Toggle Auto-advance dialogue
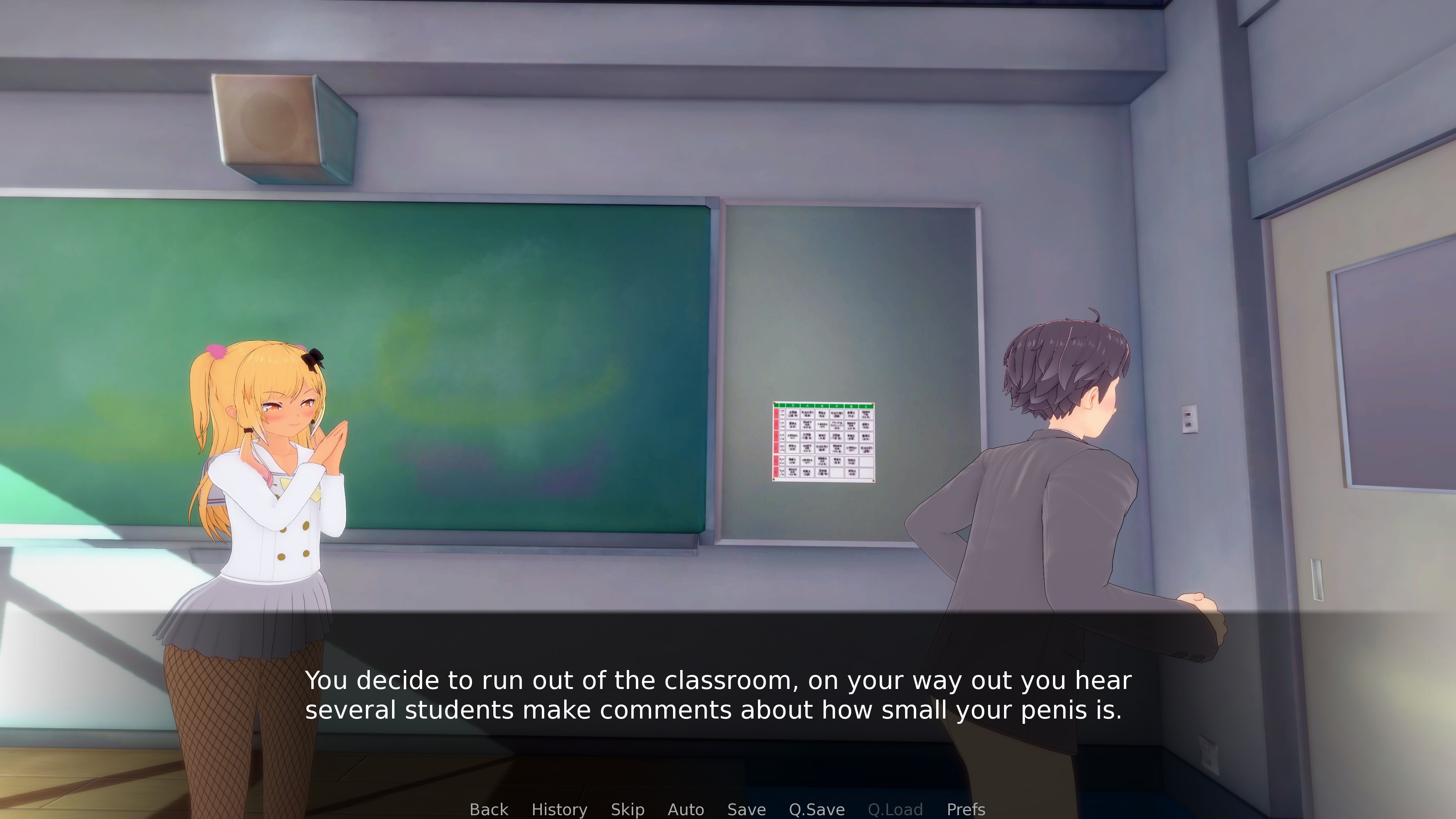Image resolution: width=1456 pixels, height=819 pixels. pyautogui.click(x=686, y=810)
